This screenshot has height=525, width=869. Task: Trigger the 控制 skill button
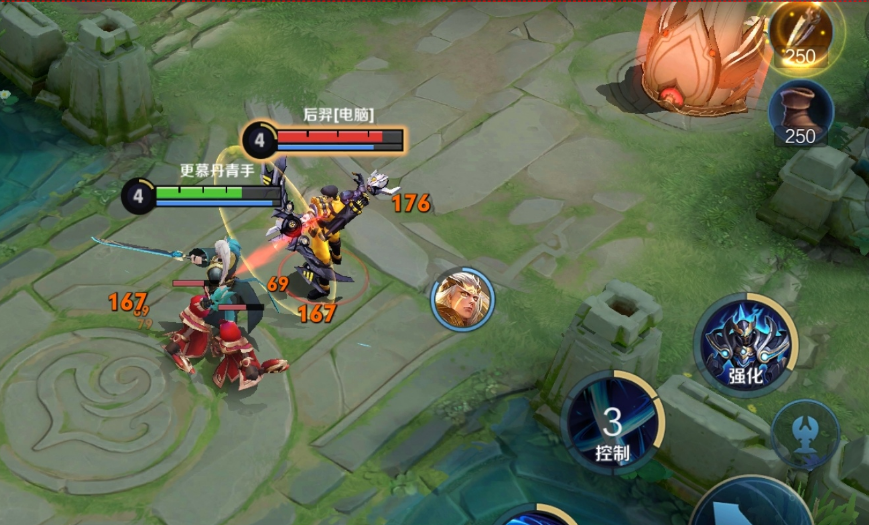tap(612, 421)
